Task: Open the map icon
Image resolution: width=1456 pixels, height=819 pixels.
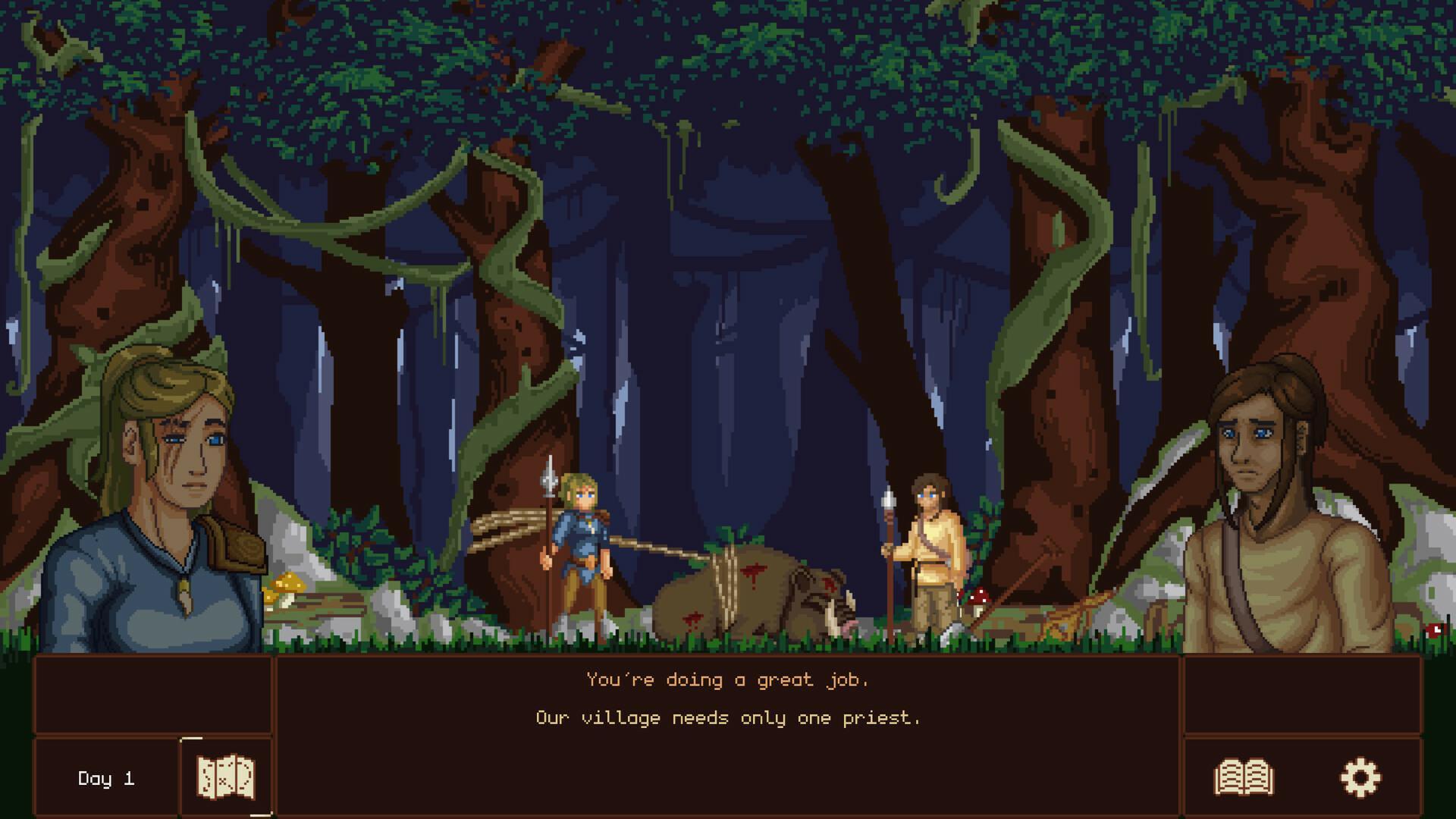Action: 224,777
